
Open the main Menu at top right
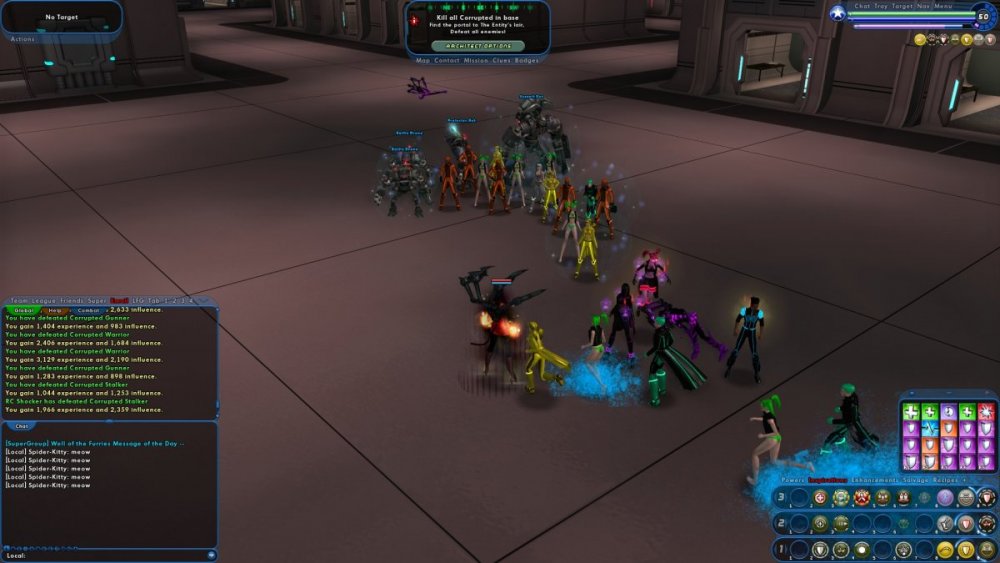pos(943,6)
